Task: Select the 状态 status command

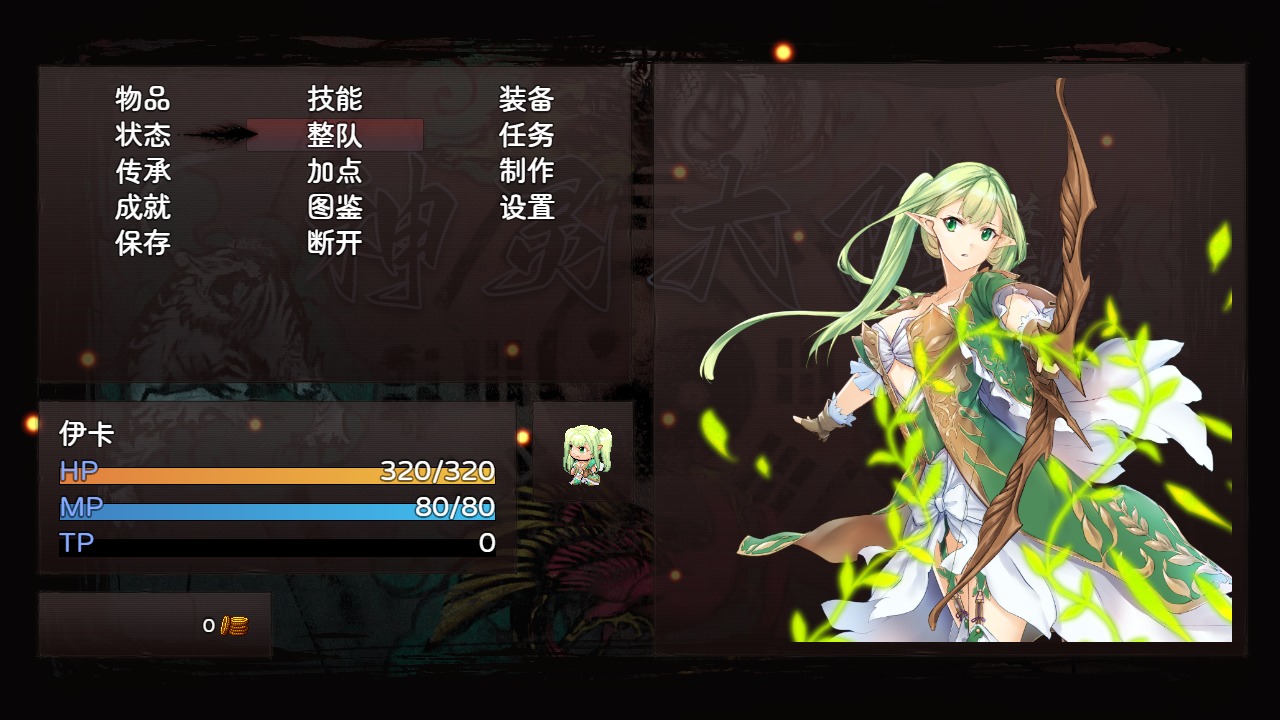Action: [143, 135]
